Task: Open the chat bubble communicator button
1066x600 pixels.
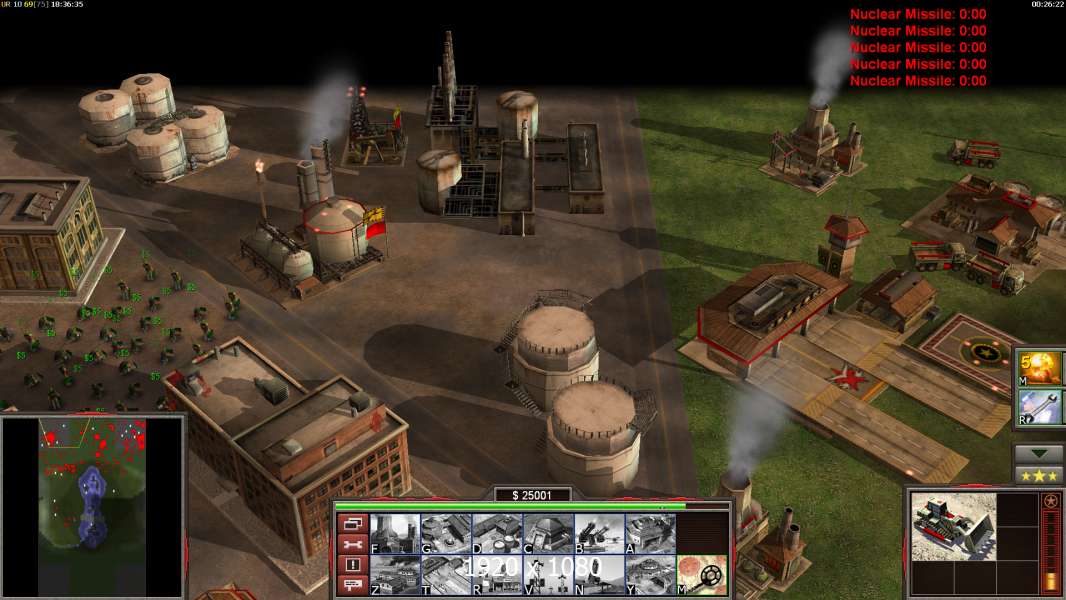Action: 352,586
